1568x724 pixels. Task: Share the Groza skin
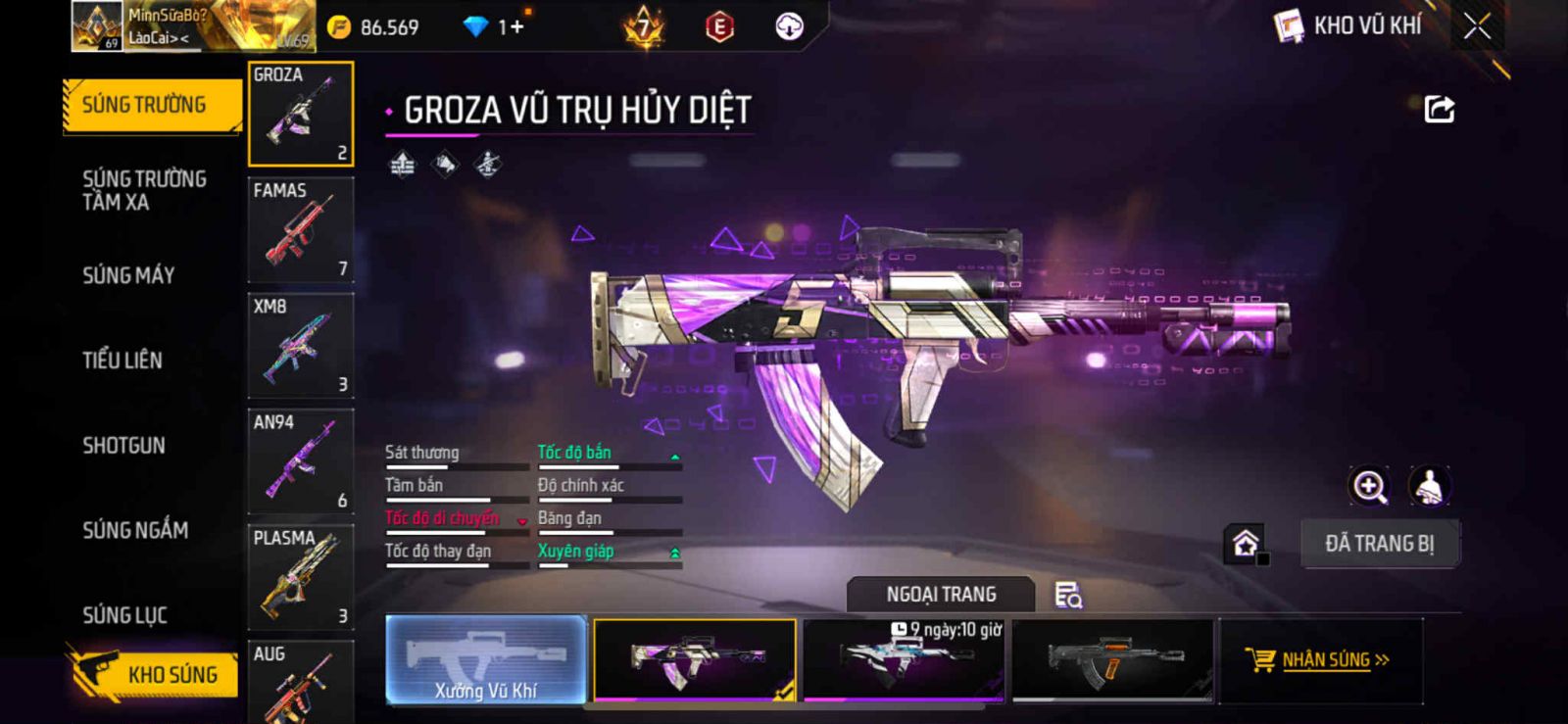pyautogui.click(x=1439, y=109)
